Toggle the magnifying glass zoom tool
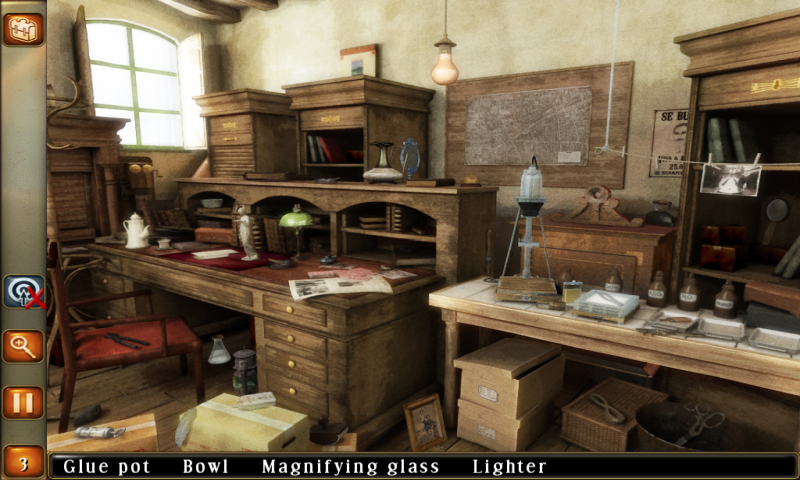Viewport: 800px width, 480px height. [x=23, y=346]
